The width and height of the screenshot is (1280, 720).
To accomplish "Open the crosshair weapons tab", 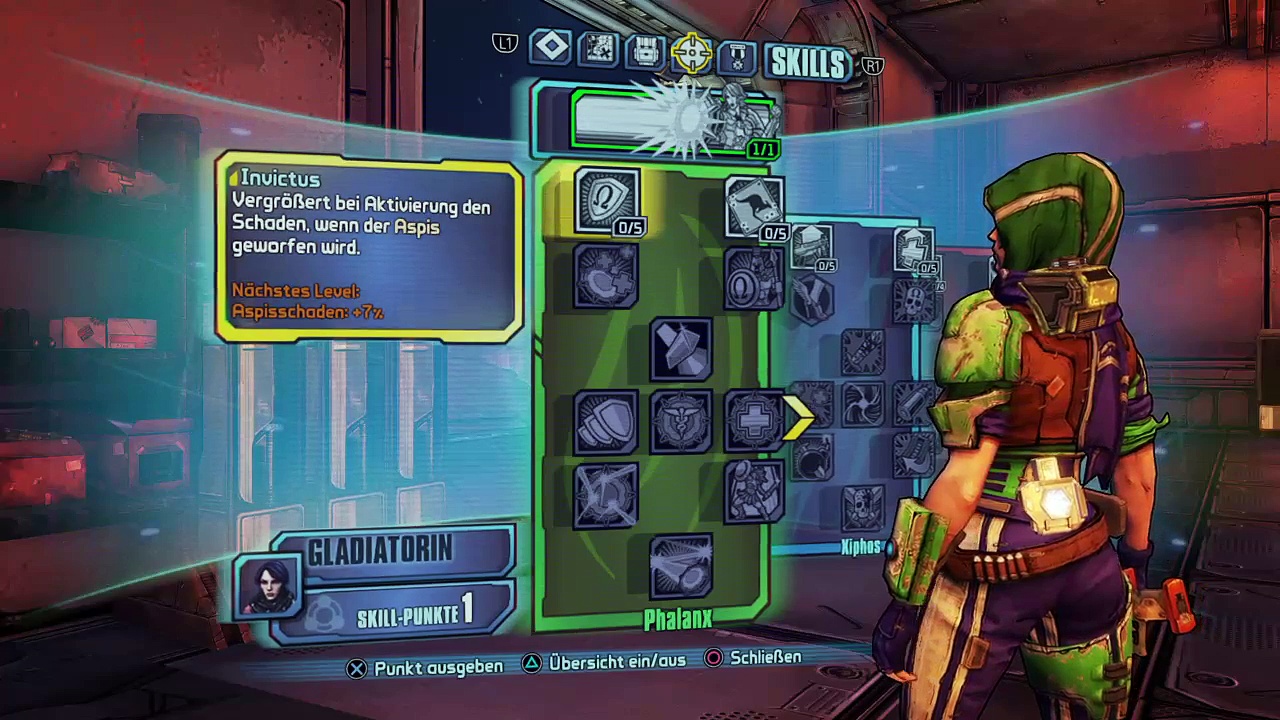I will [x=691, y=52].
